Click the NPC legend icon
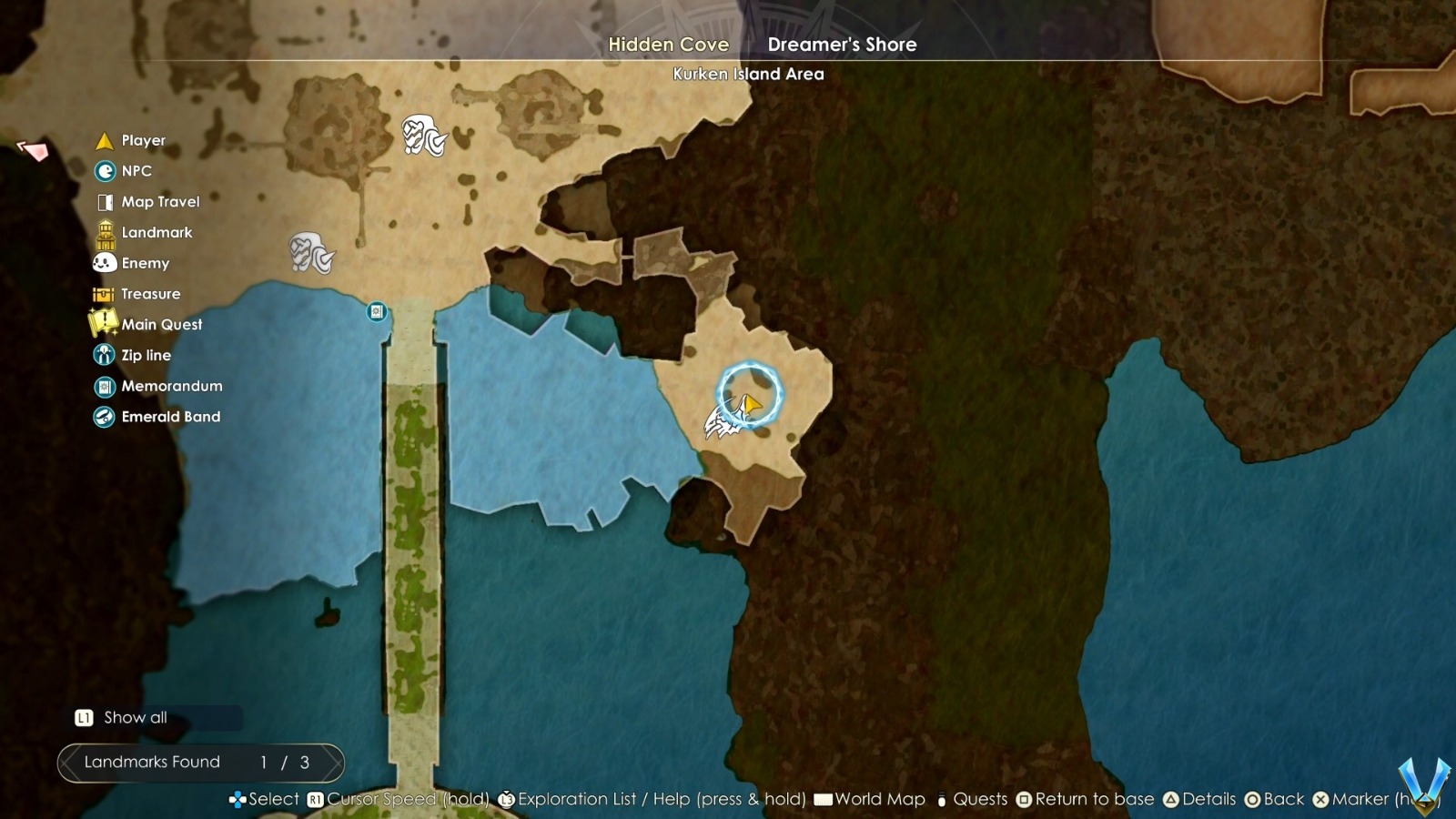 pos(104,171)
